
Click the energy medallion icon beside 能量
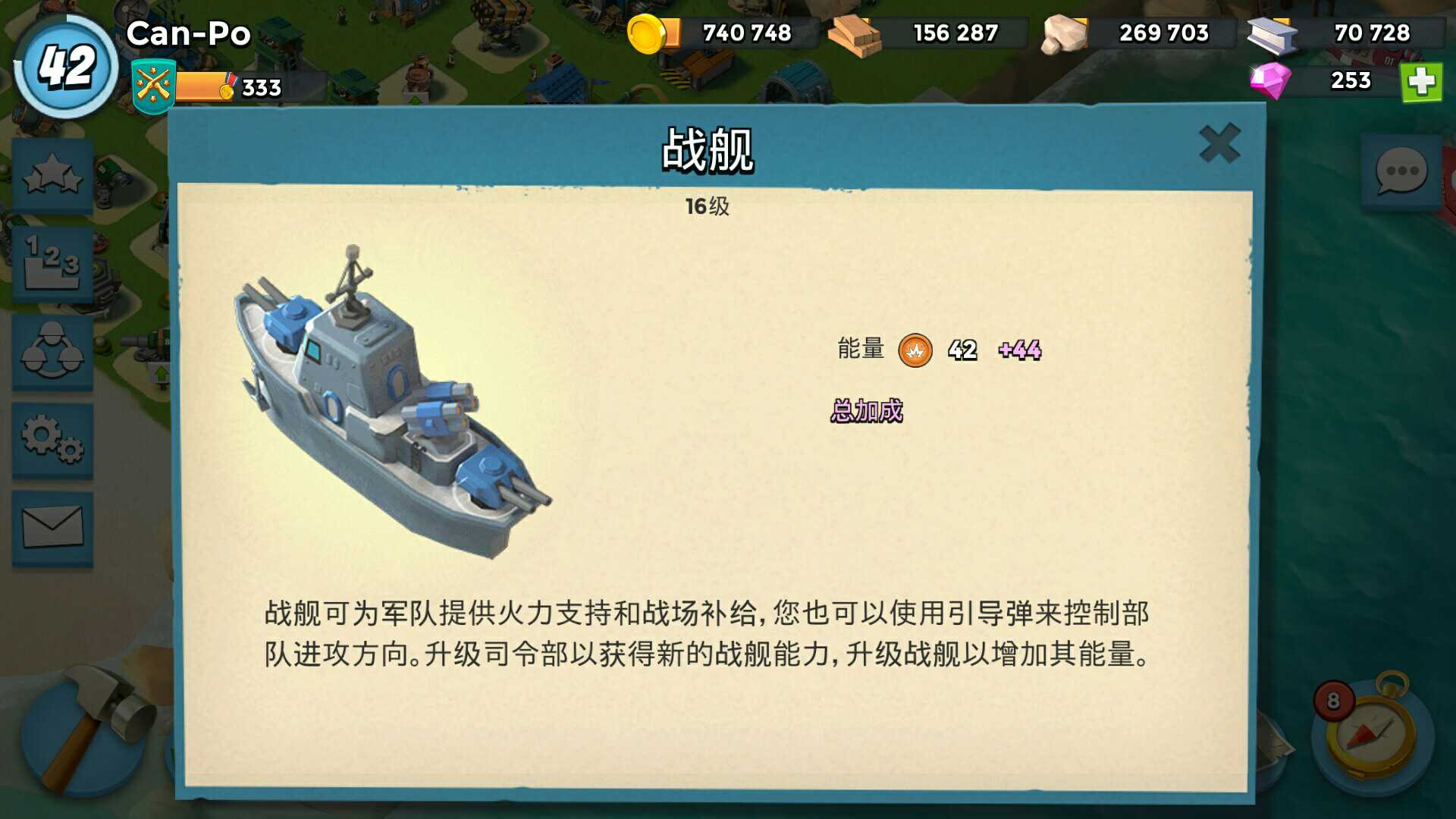(917, 351)
